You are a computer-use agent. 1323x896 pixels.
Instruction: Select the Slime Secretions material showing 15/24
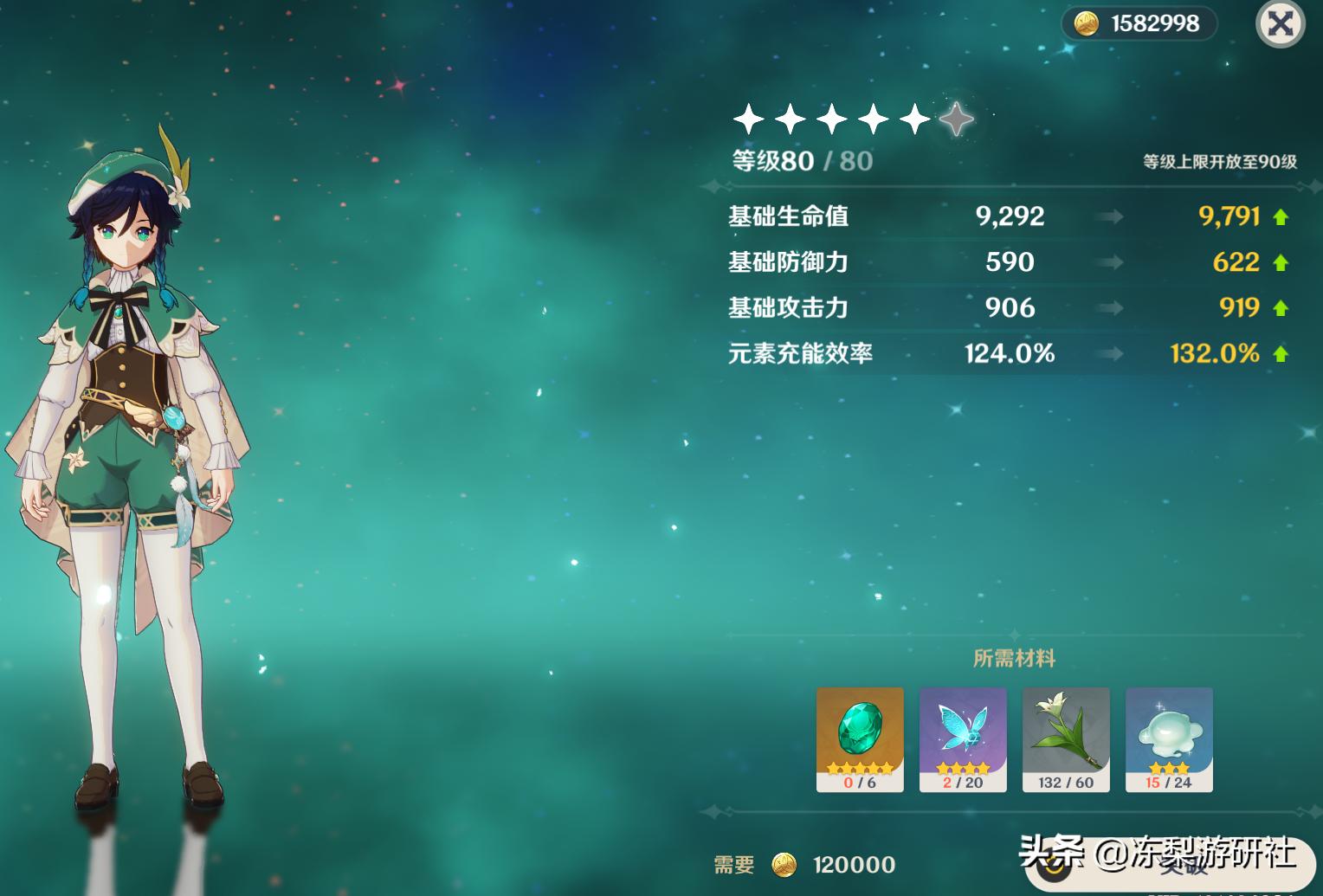pos(1168,736)
